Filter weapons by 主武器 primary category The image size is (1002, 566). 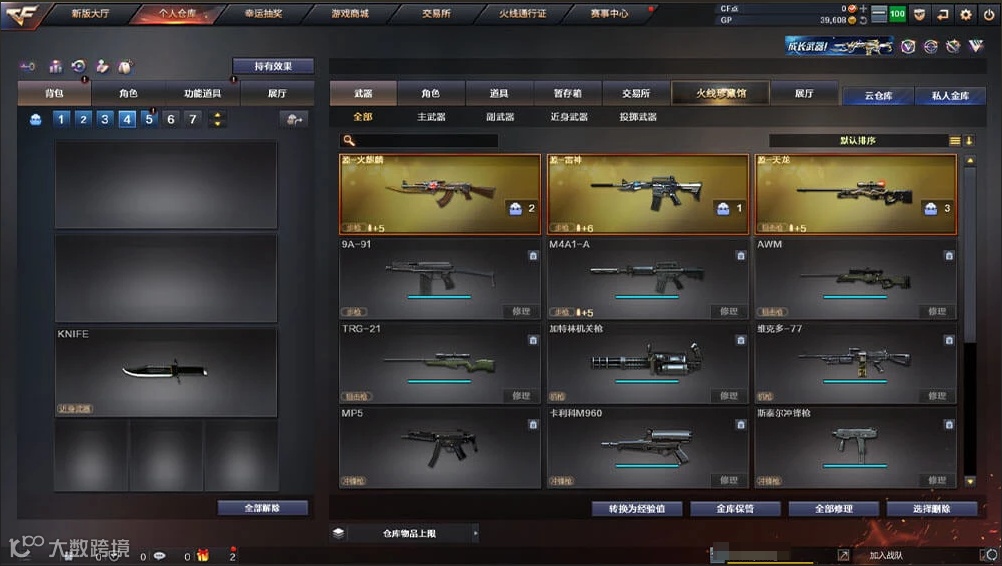coord(431,117)
